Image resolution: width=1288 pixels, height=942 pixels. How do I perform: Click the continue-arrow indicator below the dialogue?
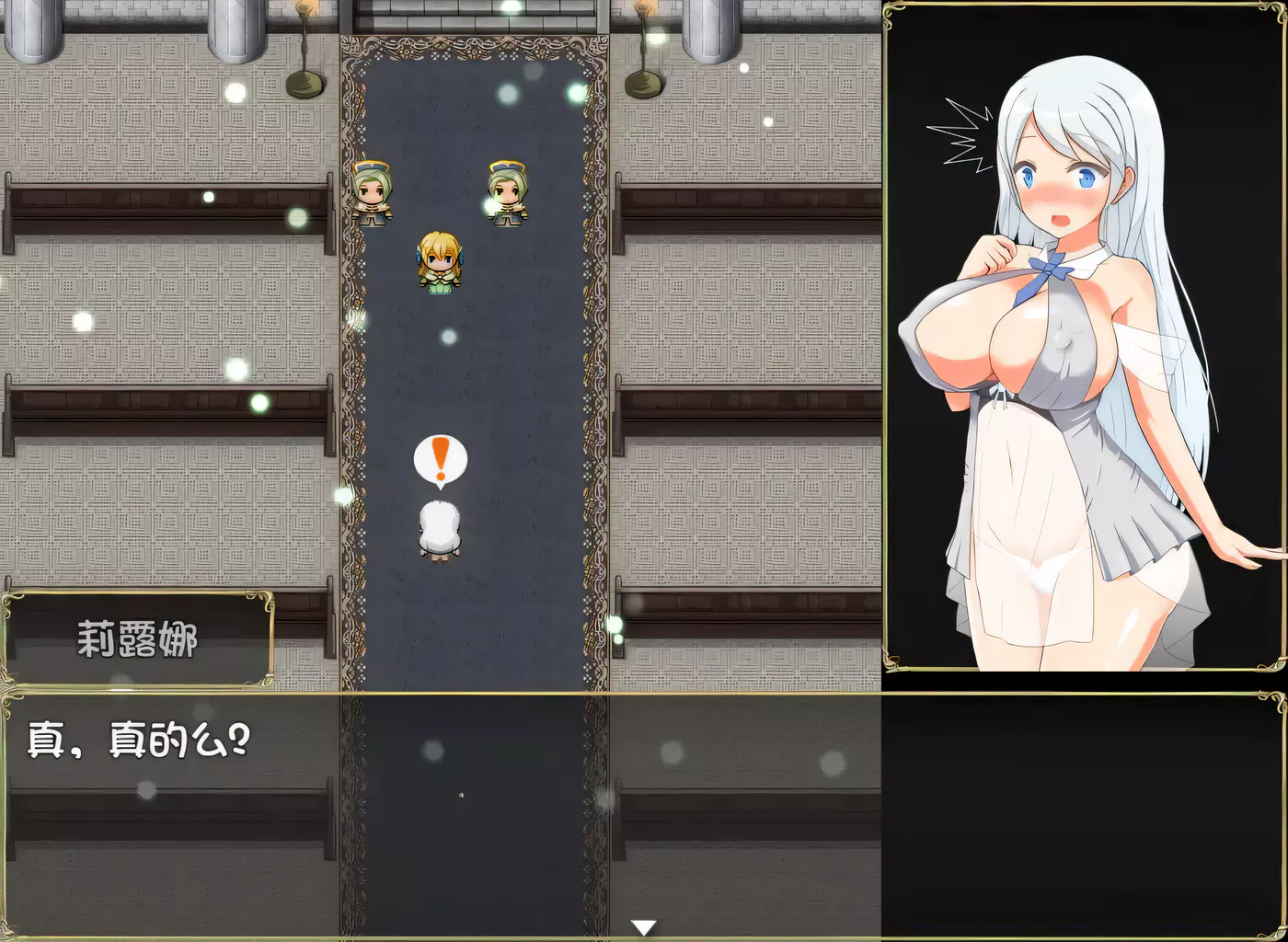(644, 926)
